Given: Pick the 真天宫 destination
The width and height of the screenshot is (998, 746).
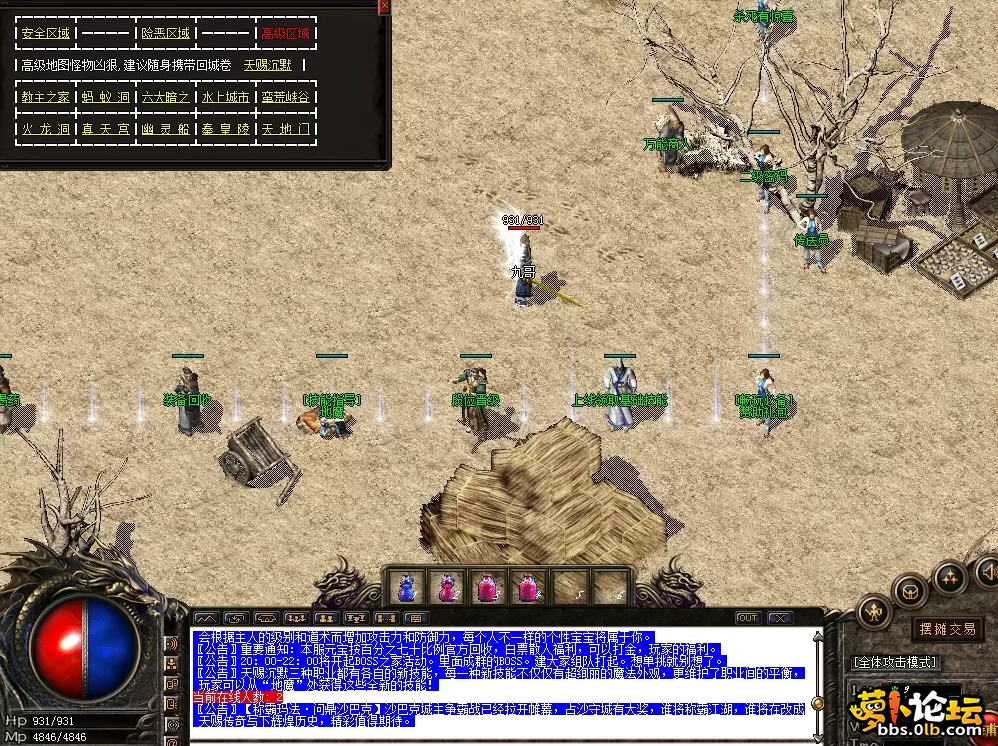Looking at the screenshot, I should 106,129.
